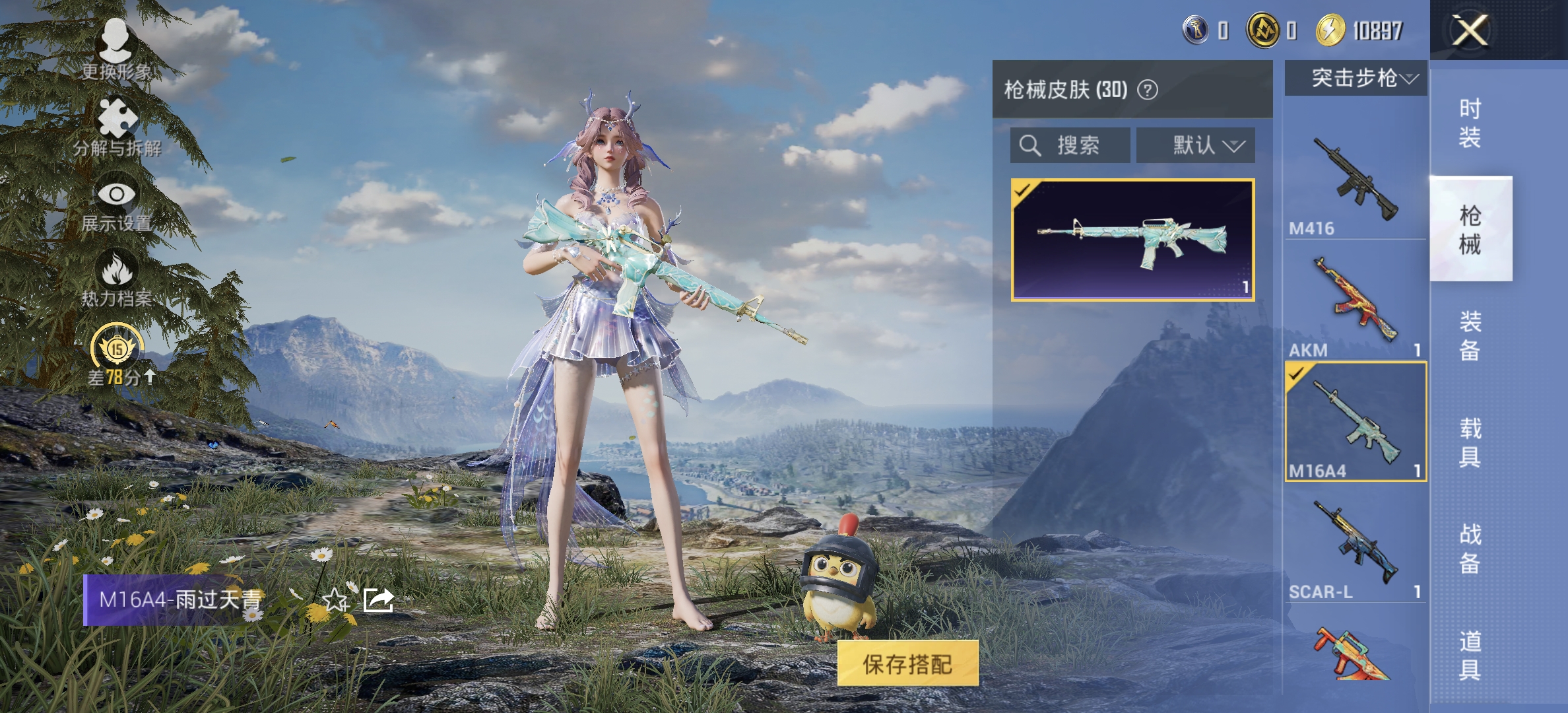Open the search 搜索 function
The image size is (1568, 713).
[1069, 146]
